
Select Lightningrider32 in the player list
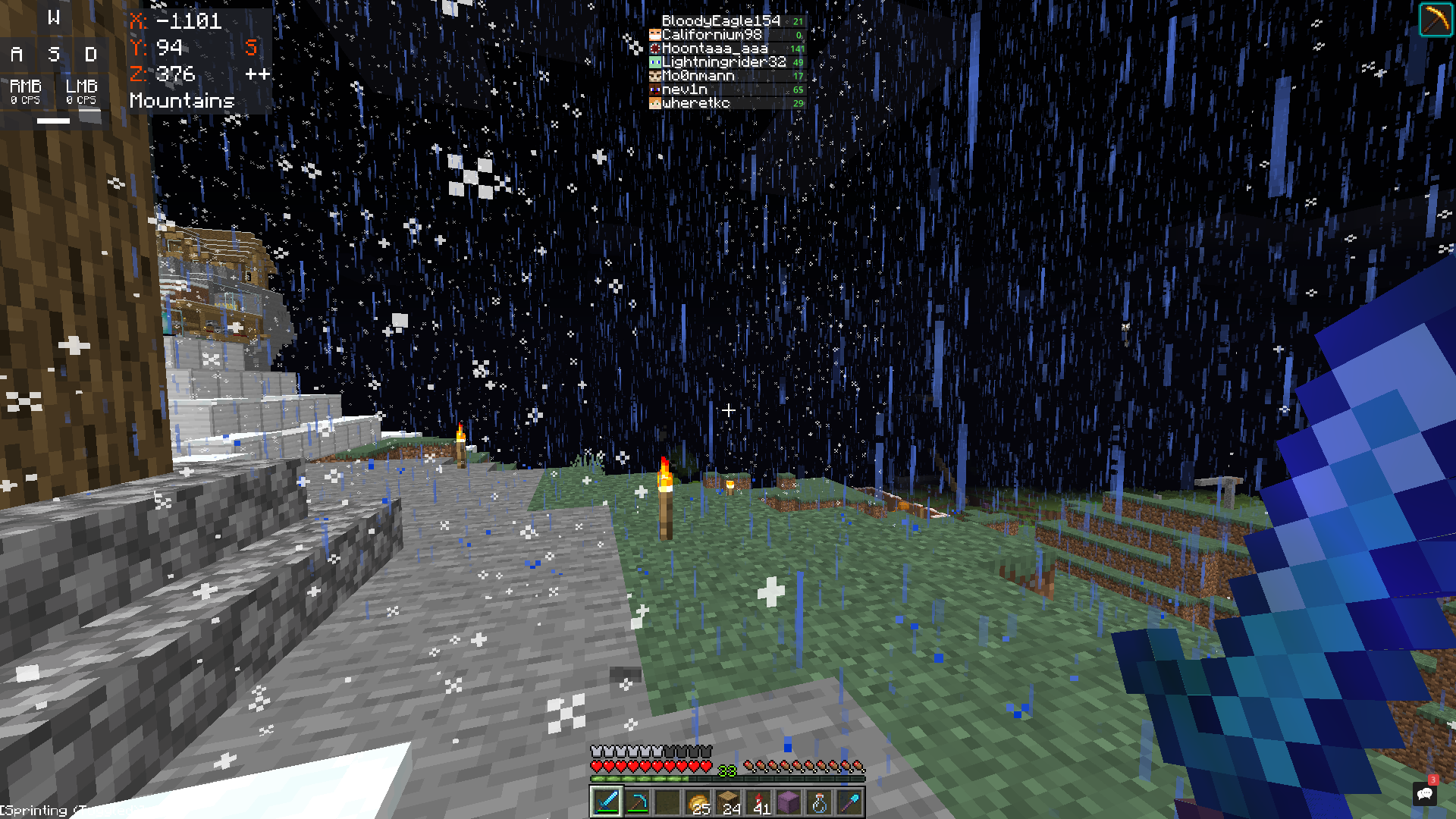723,62
